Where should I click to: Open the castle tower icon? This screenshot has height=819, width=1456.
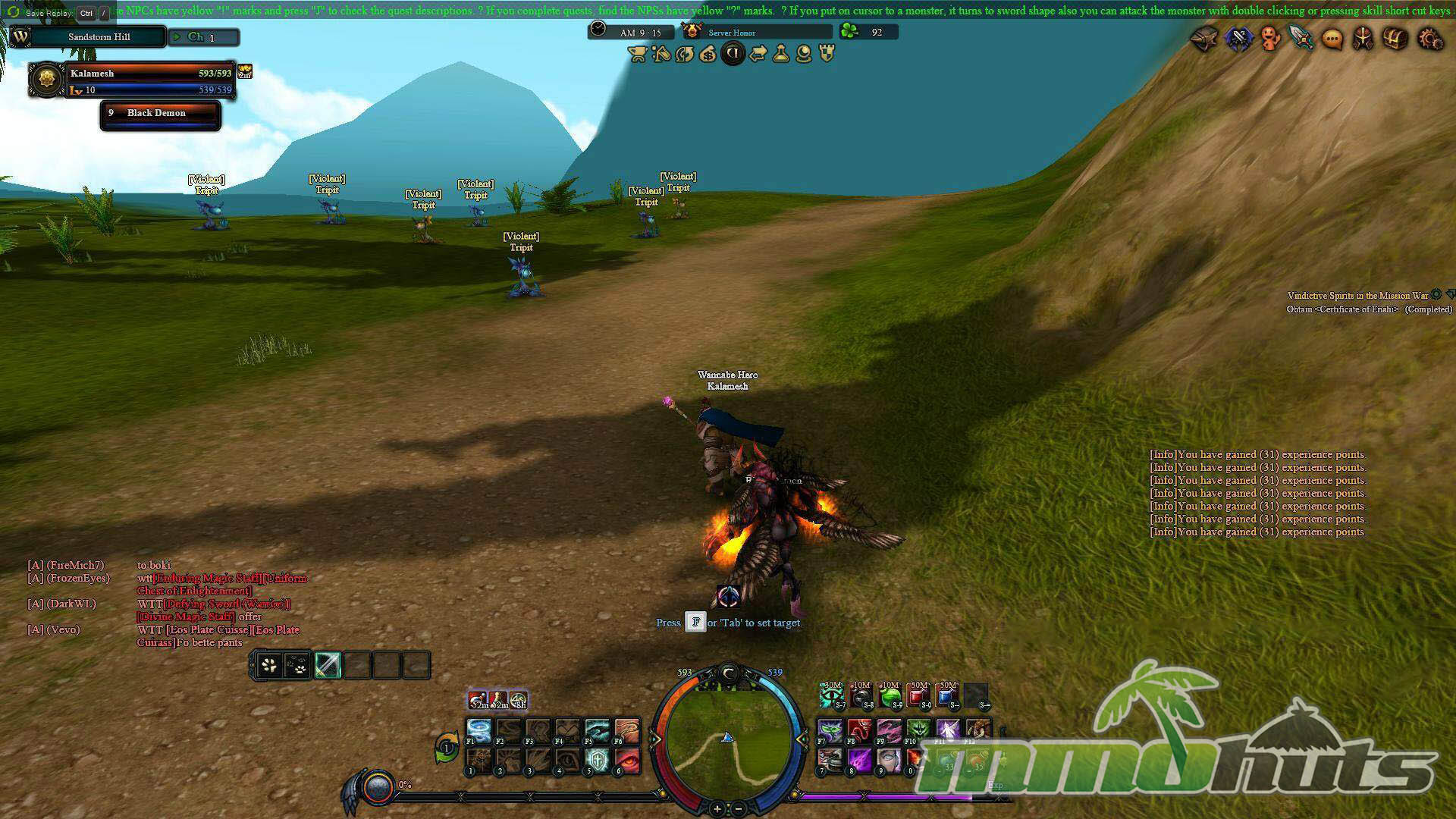827,54
